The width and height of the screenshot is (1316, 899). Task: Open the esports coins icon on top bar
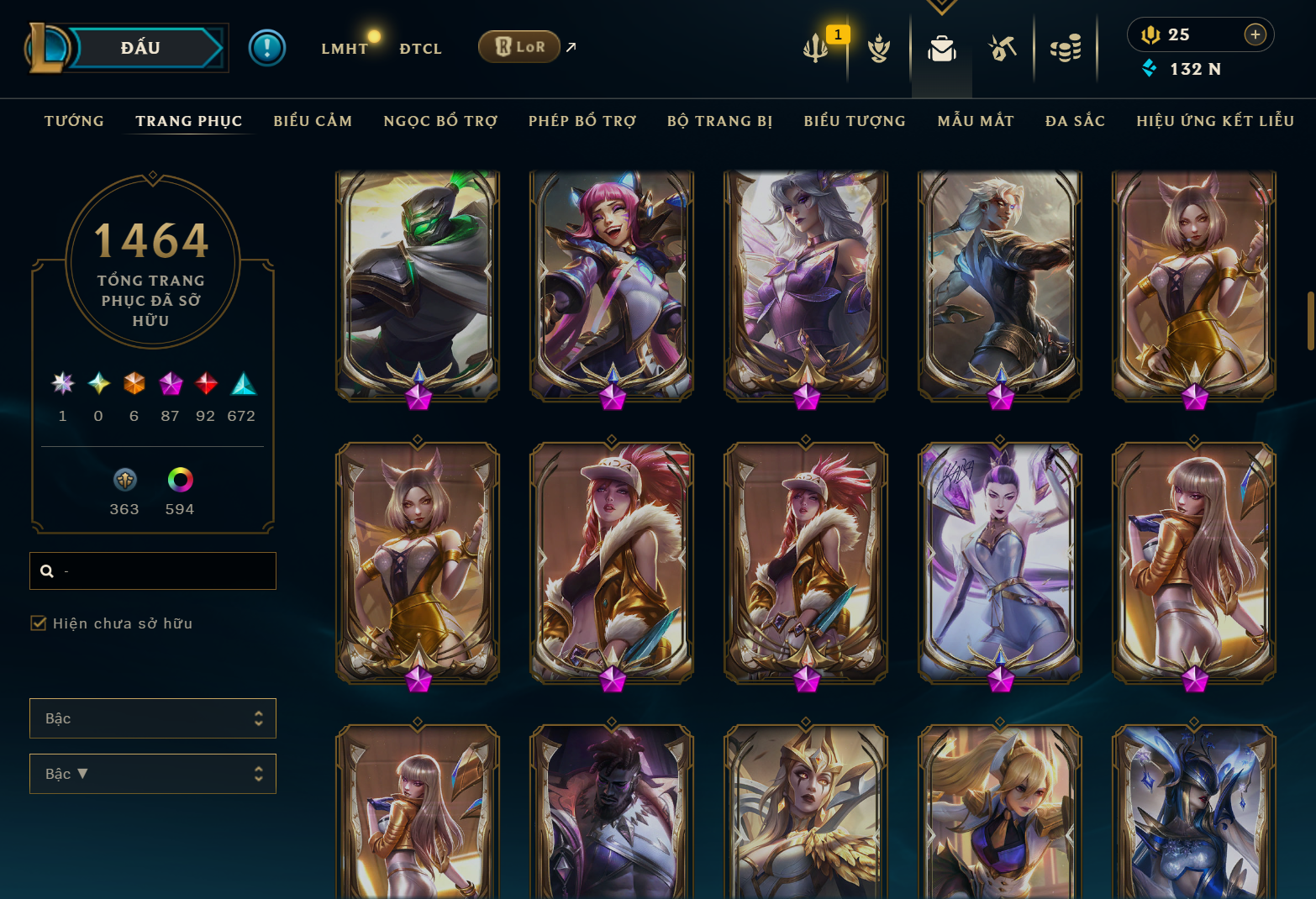point(1065,48)
